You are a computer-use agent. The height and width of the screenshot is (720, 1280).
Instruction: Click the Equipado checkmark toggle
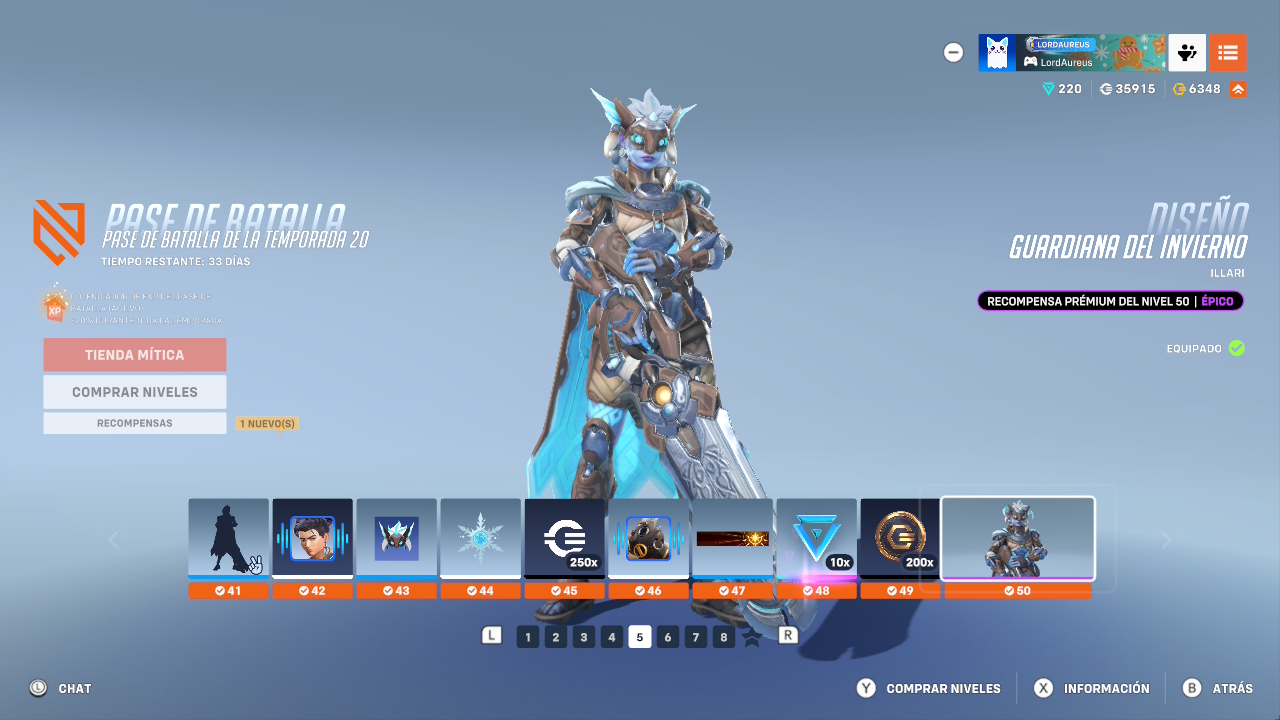[x=1237, y=348]
